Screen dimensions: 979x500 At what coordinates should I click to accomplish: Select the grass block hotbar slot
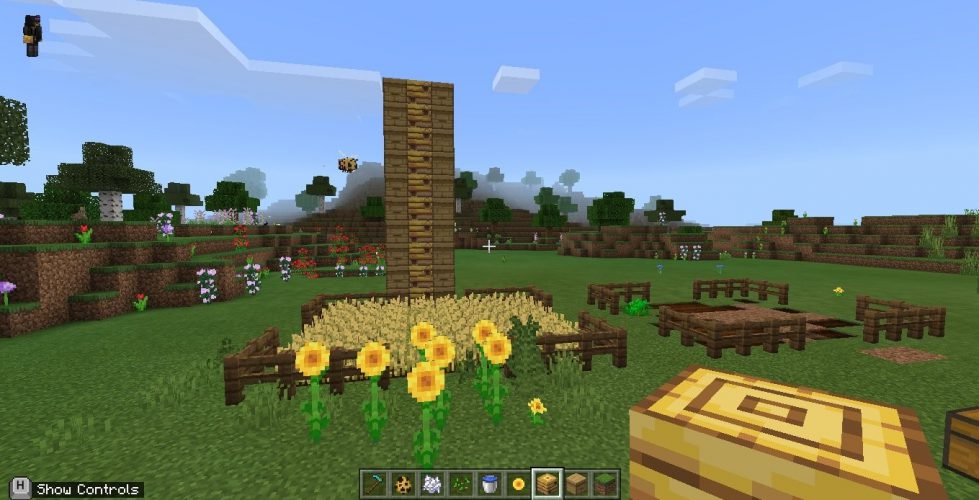click(604, 484)
